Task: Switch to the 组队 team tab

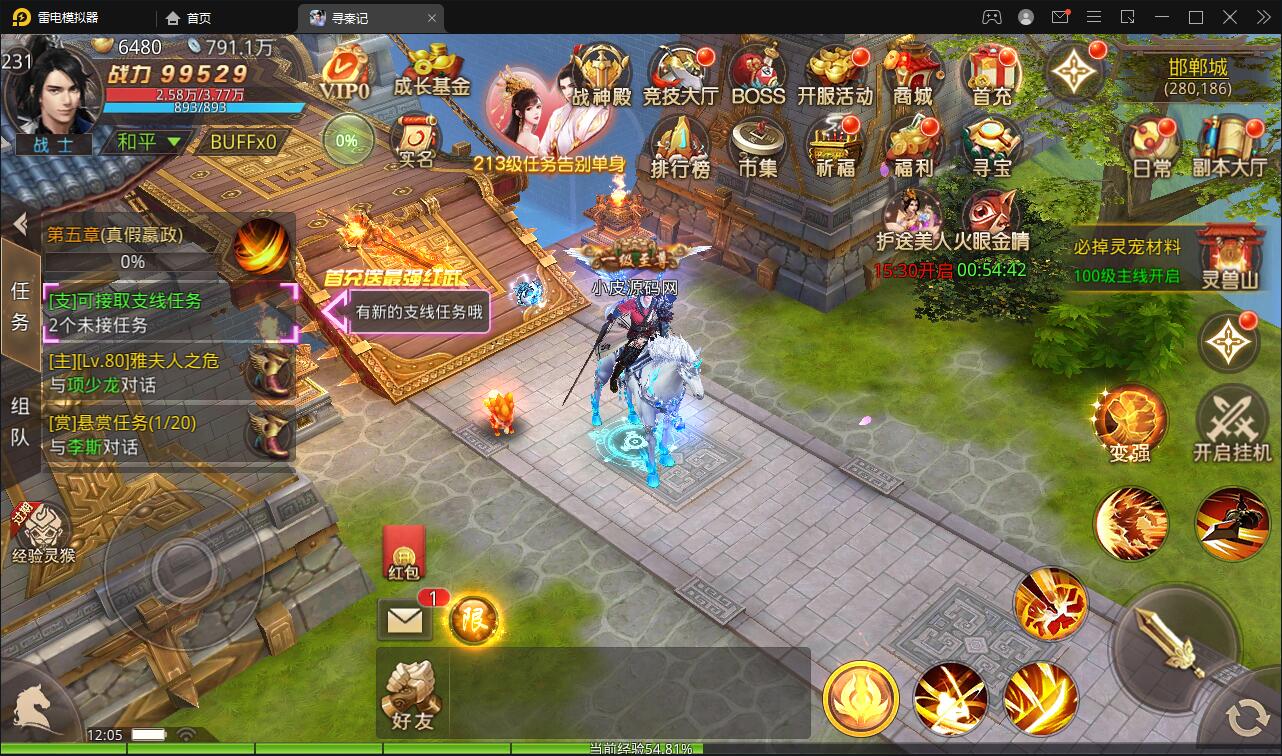Action: [20, 422]
